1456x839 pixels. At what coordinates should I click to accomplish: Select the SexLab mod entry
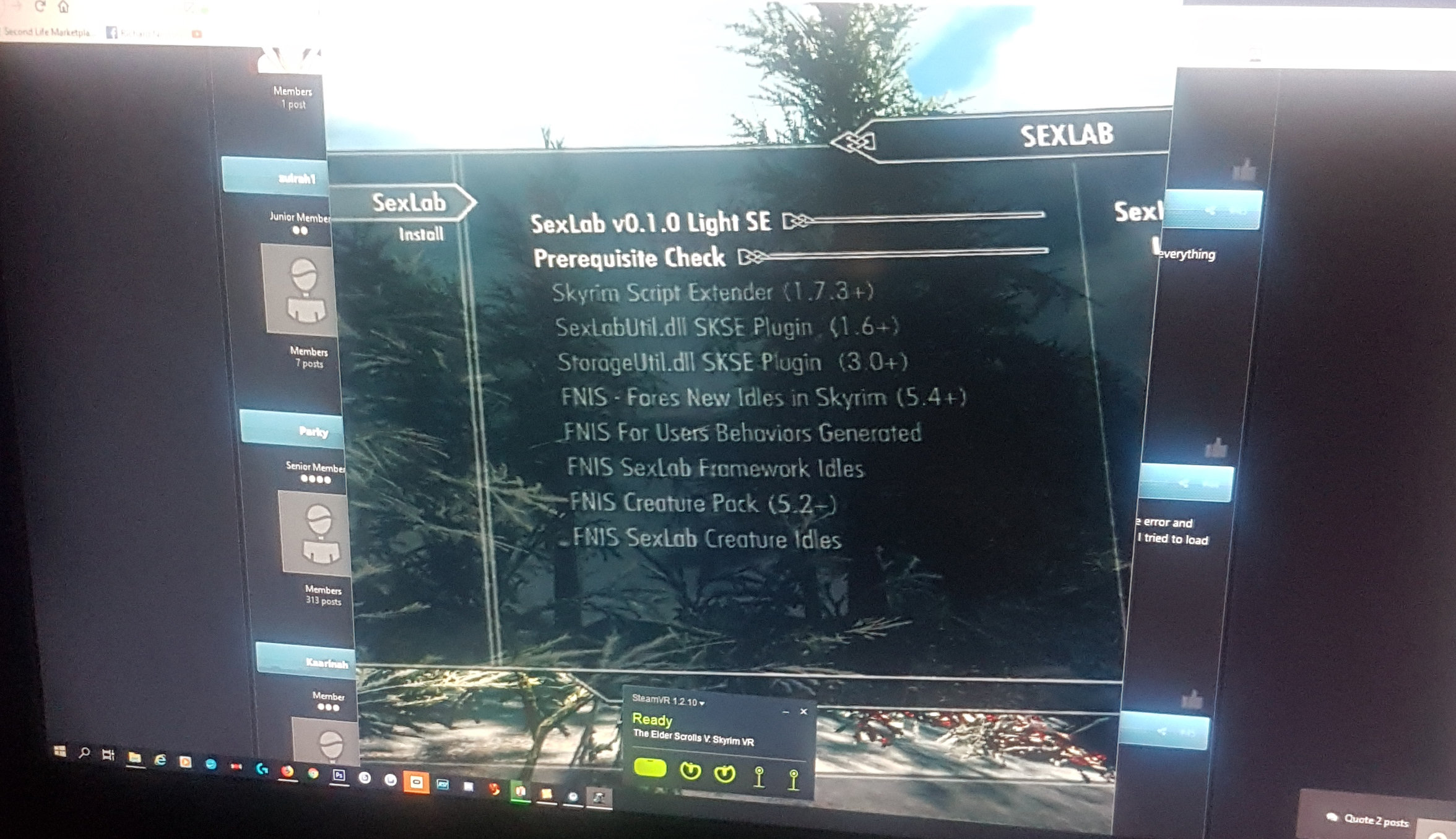click(x=408, y=203)
